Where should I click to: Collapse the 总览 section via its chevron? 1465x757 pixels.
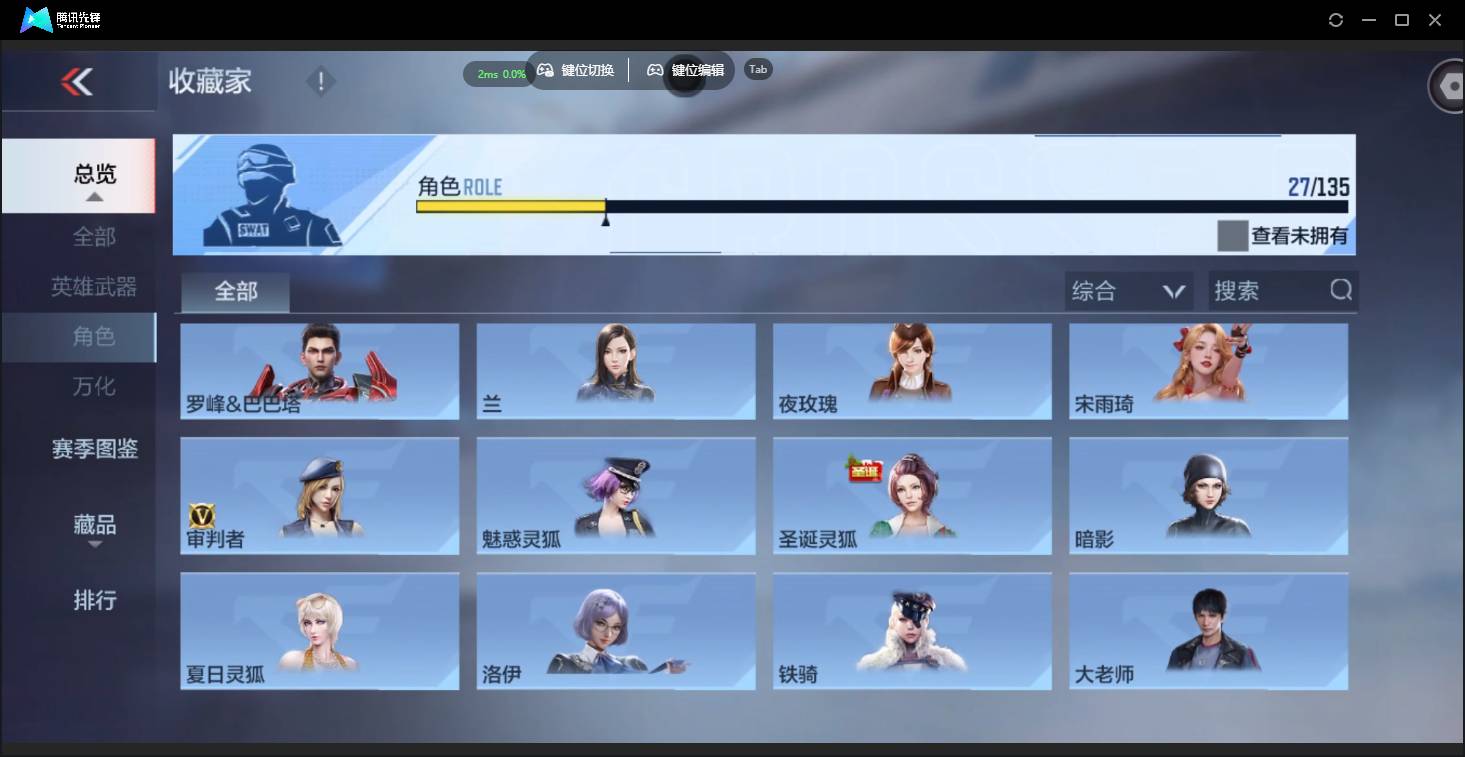94,197
